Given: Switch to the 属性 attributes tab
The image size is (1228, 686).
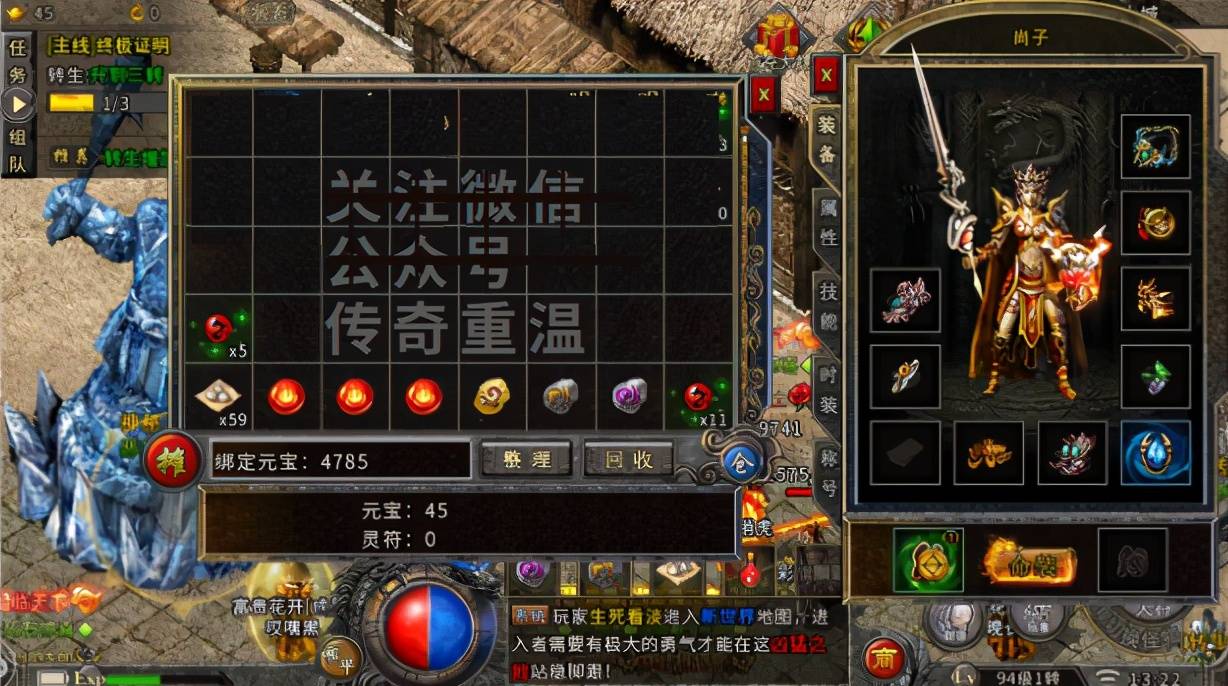Looking at the screenshot, I should (x=828, y=224).
